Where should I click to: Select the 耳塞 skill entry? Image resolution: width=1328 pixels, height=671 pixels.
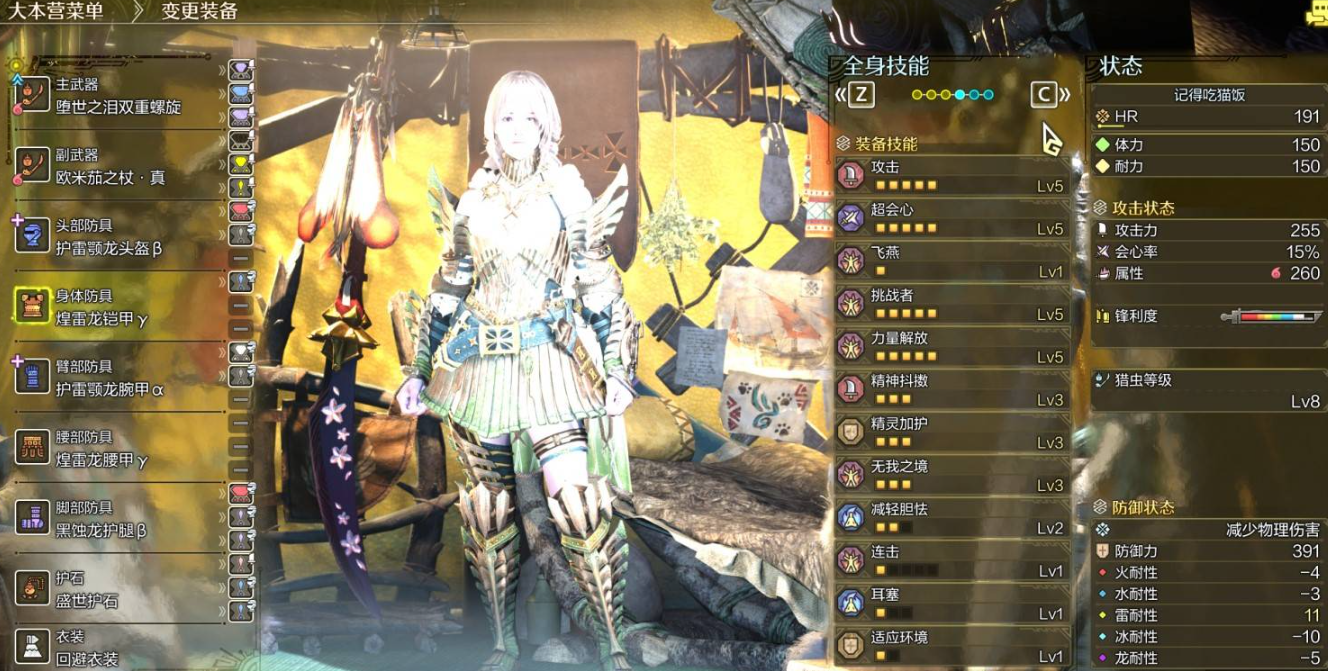[x=950, y=604]
